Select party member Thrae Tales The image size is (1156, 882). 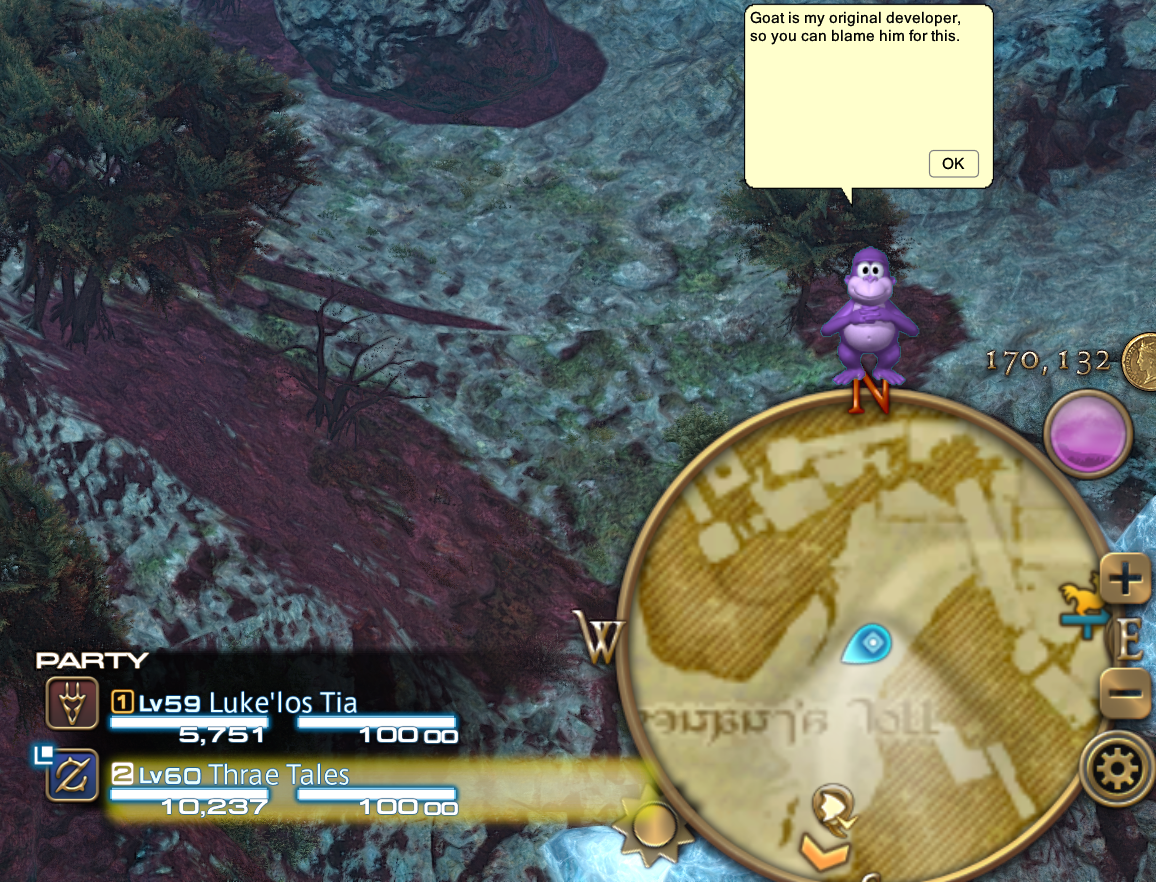(279, 775)
